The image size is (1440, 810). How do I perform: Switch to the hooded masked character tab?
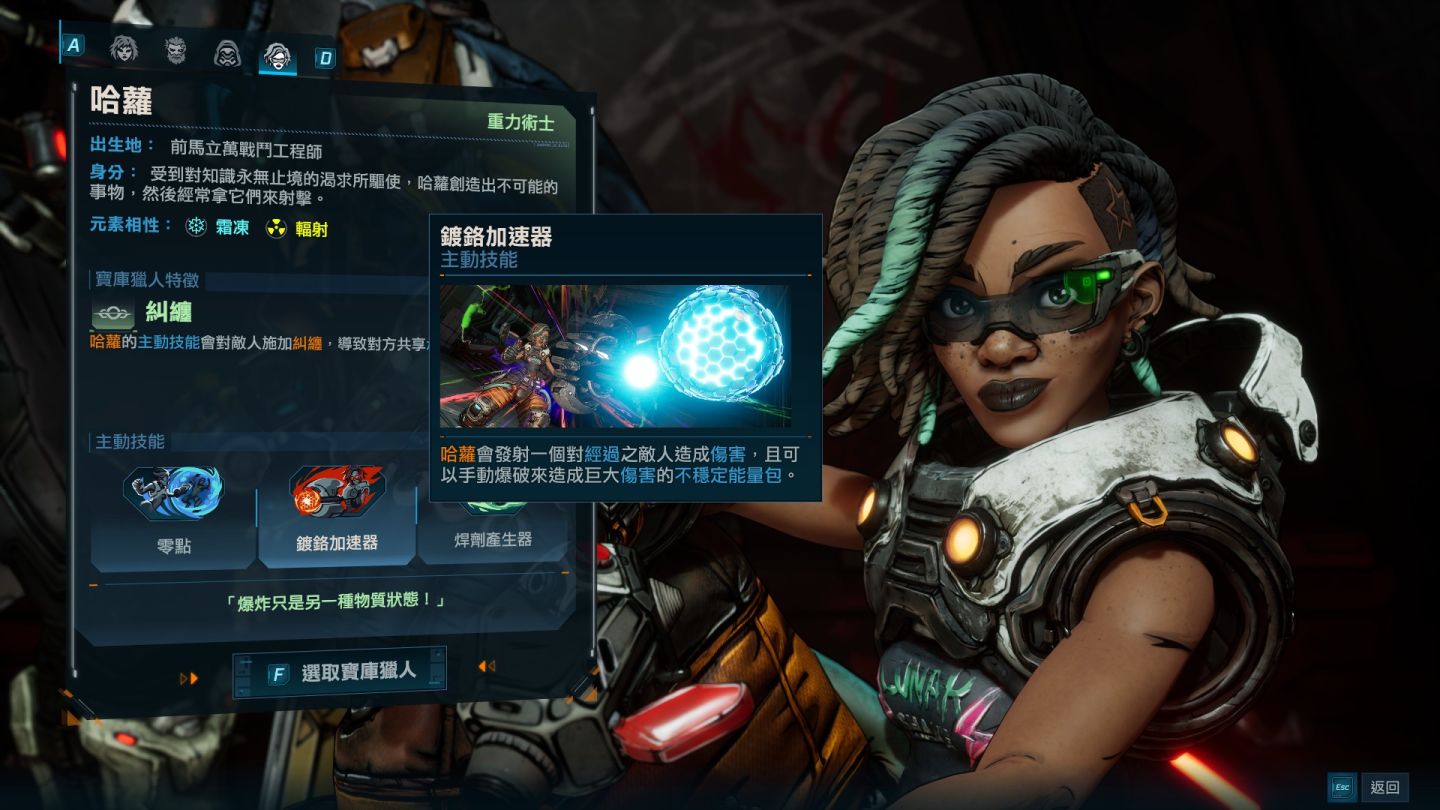coord(227,53)
